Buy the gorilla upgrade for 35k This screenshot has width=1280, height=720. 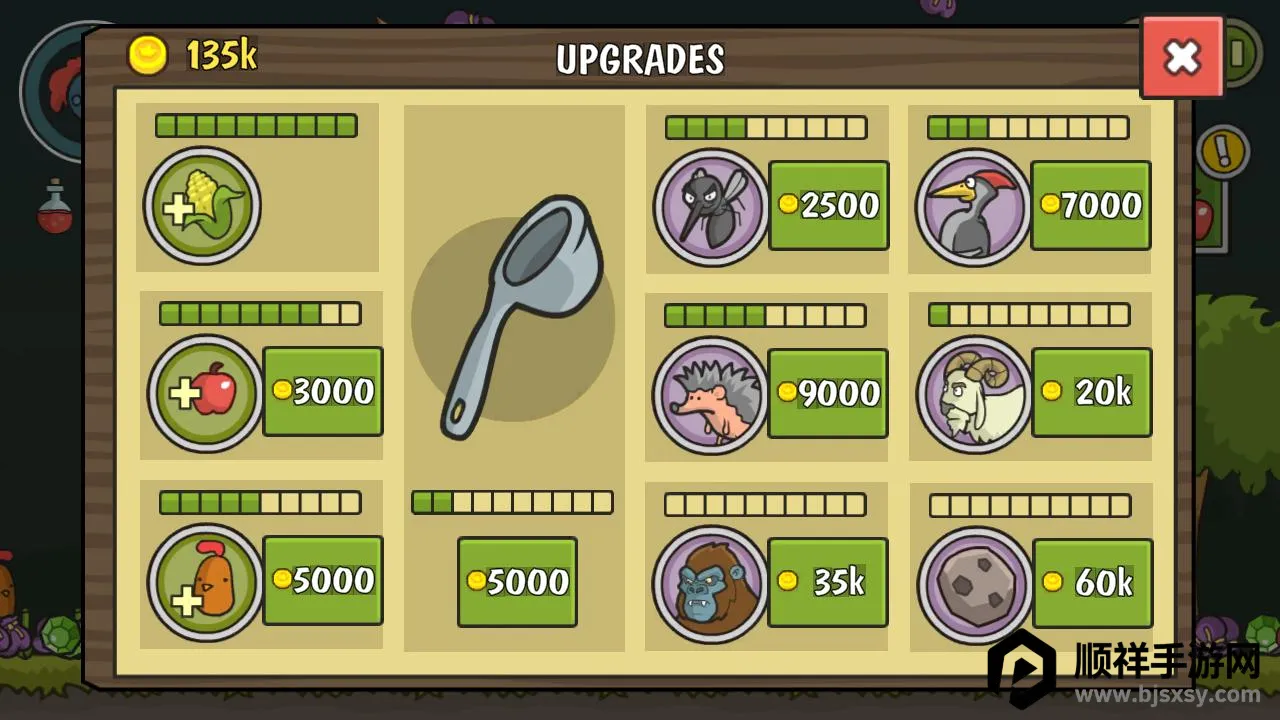828,582
